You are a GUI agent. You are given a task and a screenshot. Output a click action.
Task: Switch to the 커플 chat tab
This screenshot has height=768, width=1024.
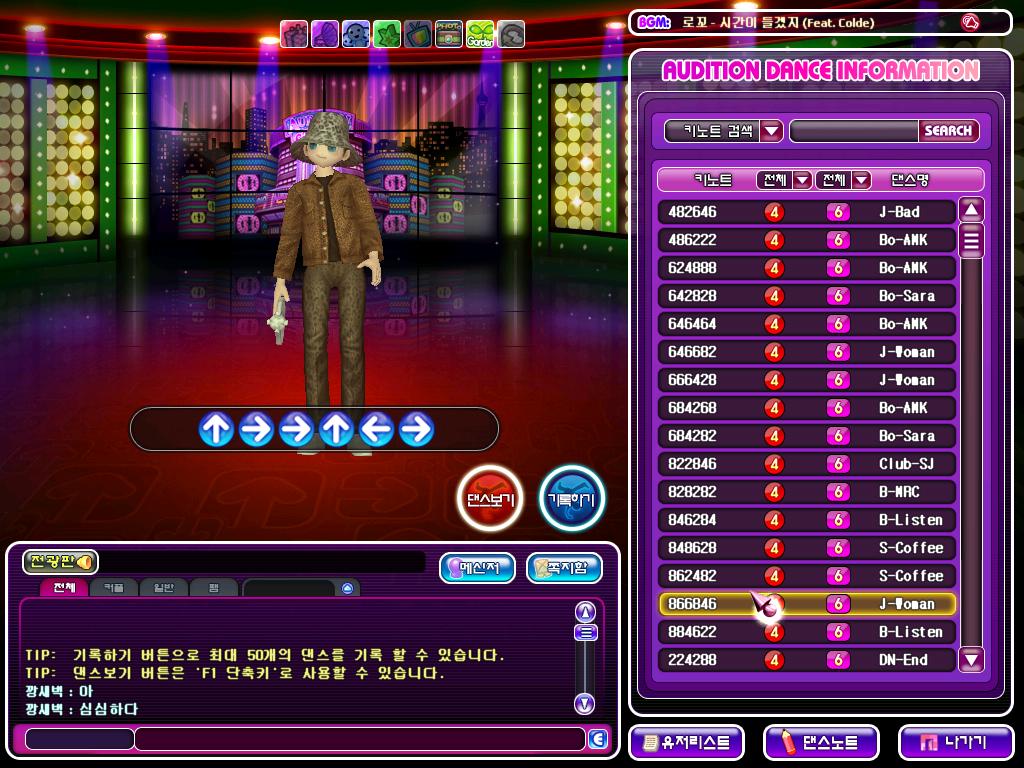[113, 588]
